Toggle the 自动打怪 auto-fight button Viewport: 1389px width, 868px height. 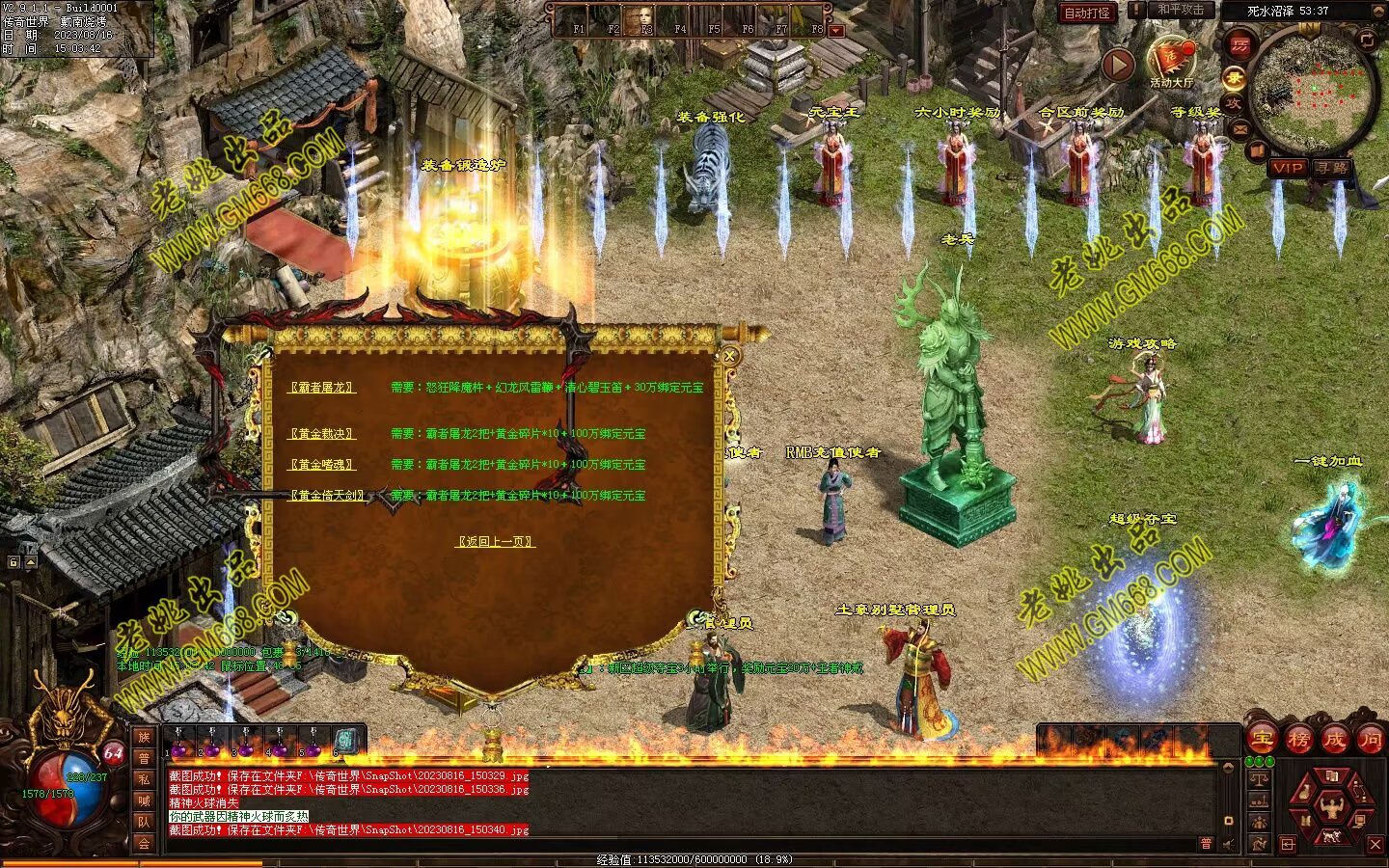(x=1087, y=13)
